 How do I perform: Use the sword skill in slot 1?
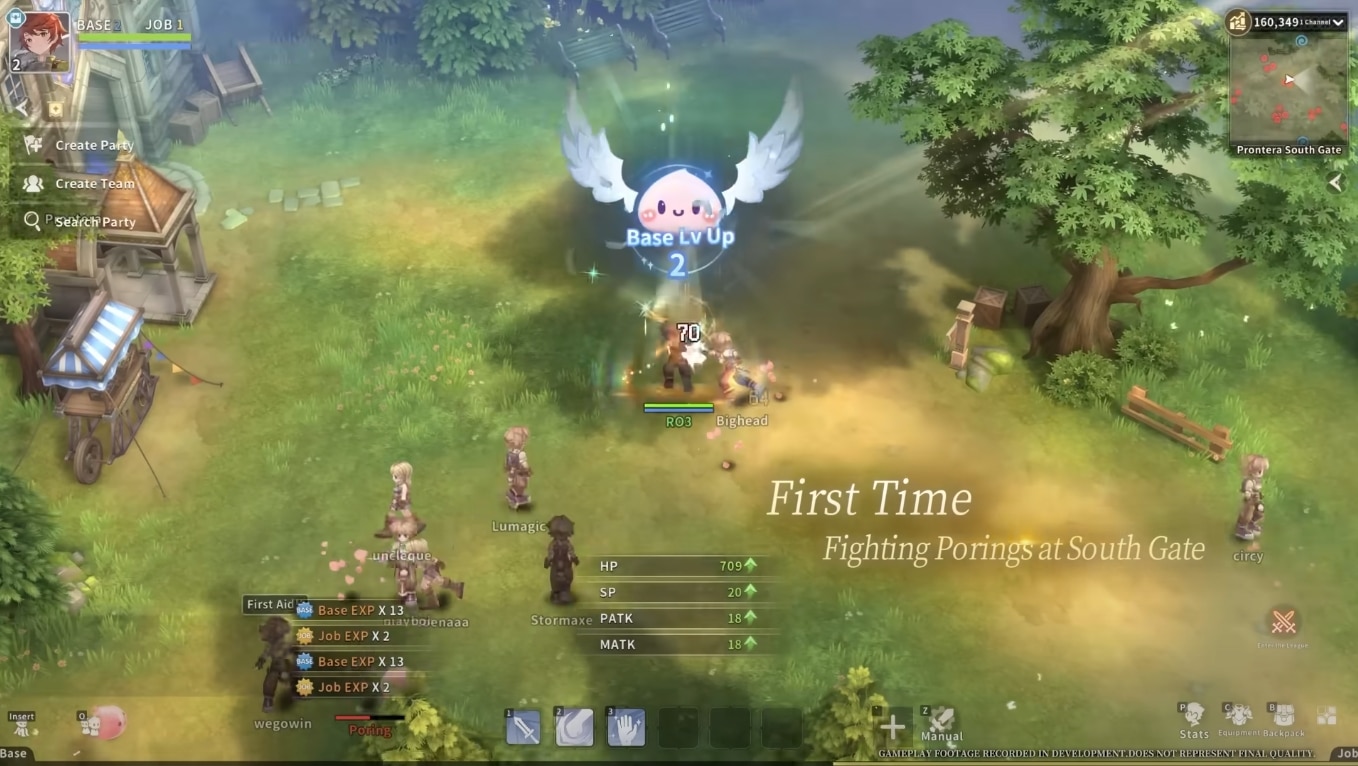click(x=524, y=728)
